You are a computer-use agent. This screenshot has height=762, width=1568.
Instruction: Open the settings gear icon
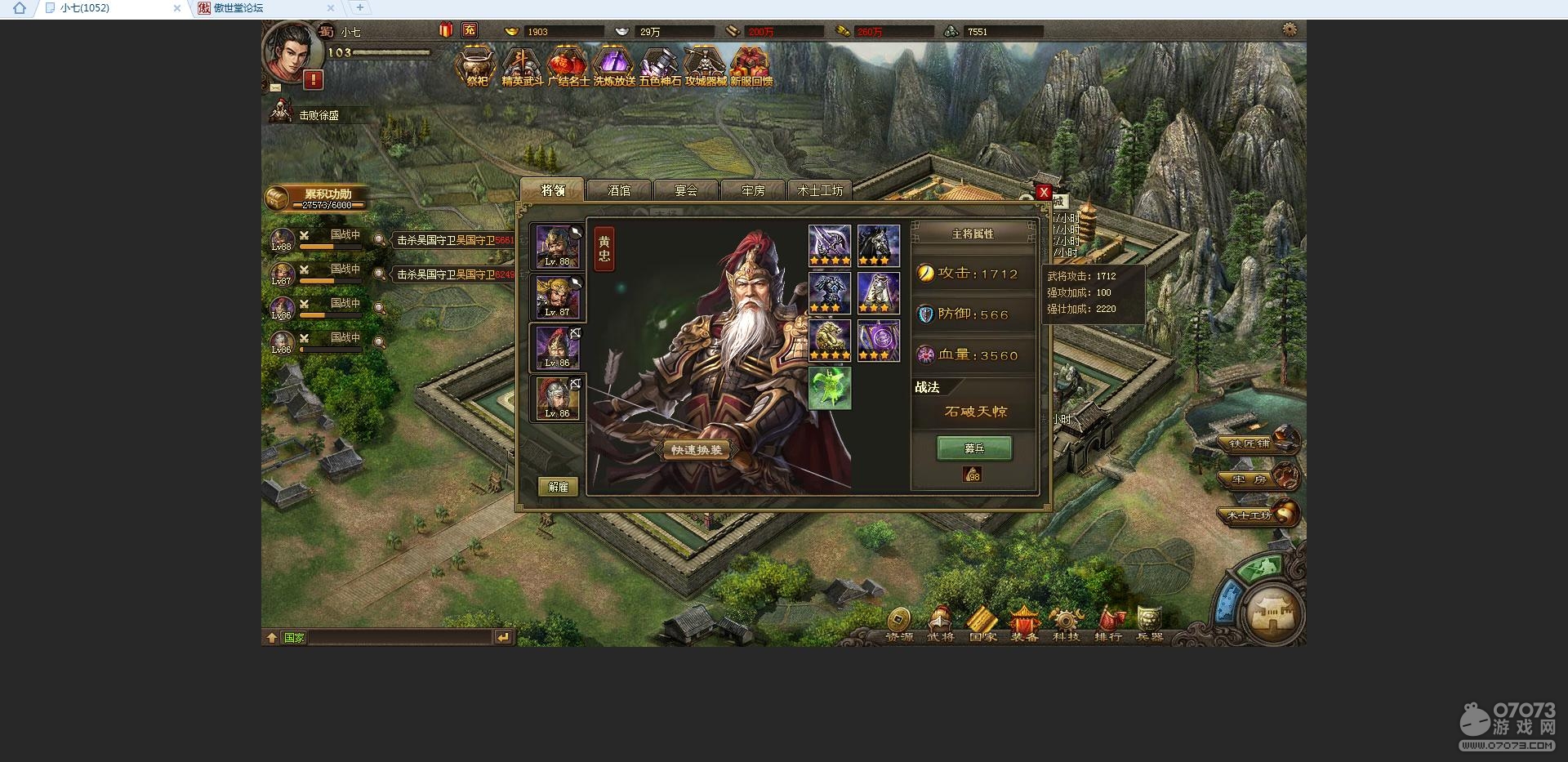[1290, 29]
